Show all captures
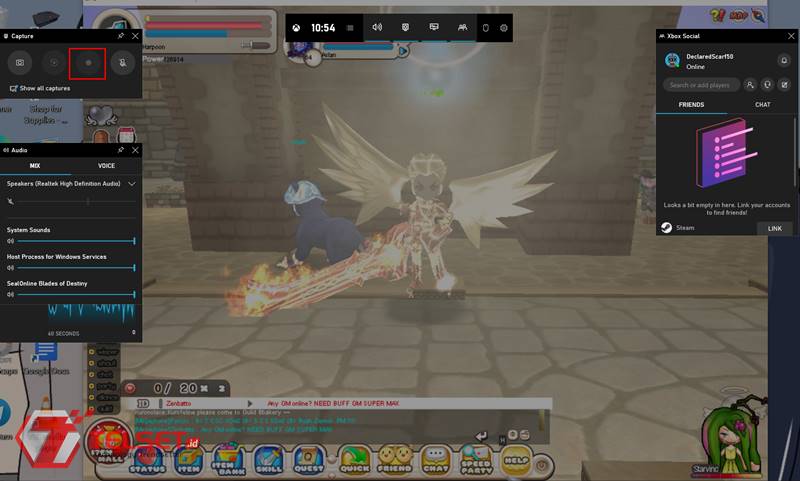 (x=43, y=88)
